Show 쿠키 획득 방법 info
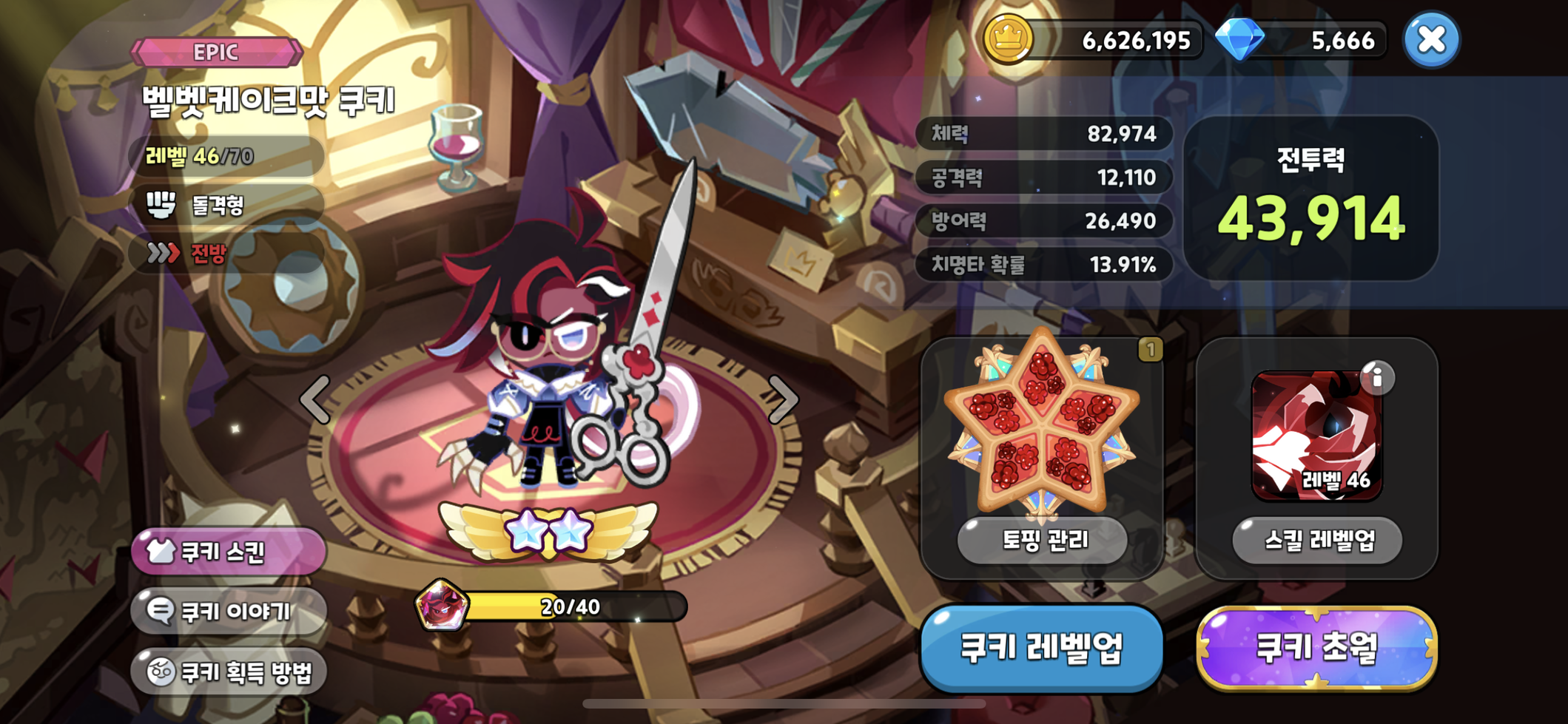Viewport: 1568px width, 724px height. pyautogui.click(x=229, y=671)
